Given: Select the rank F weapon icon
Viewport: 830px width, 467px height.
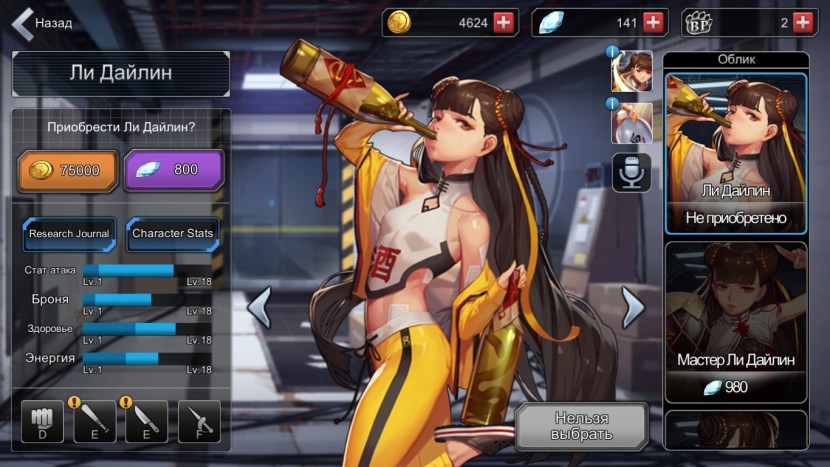Looking at the screenshot, I should 198,422.
